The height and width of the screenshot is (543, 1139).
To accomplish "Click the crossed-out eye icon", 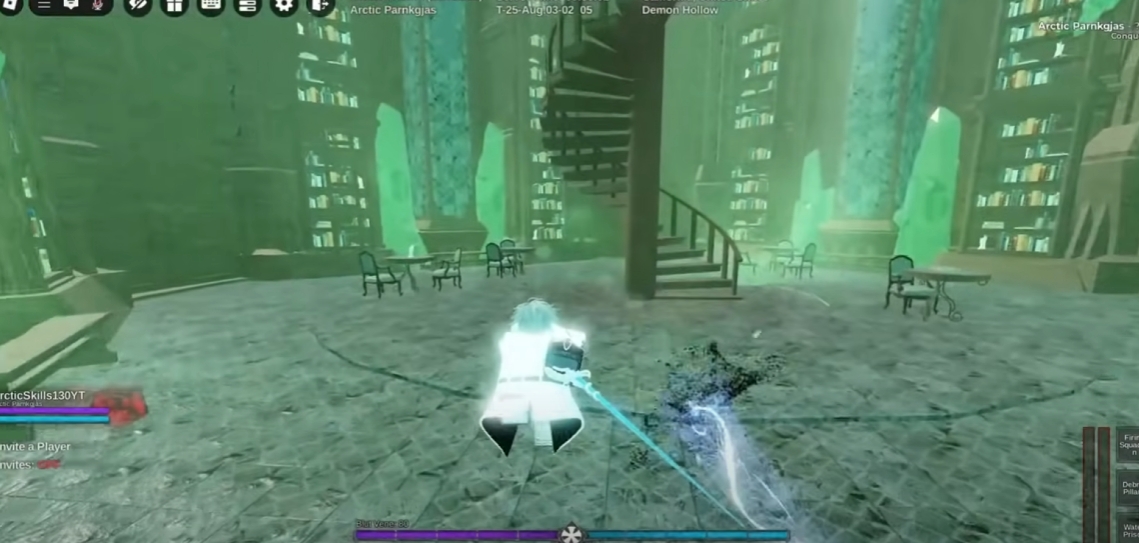I will pos(138,4).
